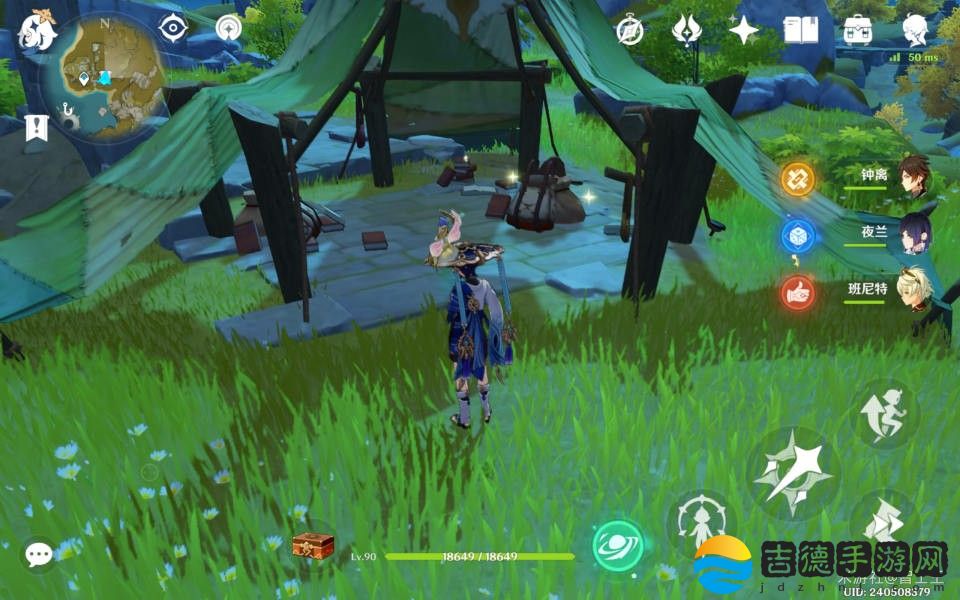Open the backpack inventory
Screen dimensions: 960x600
(x=858, y=30)
